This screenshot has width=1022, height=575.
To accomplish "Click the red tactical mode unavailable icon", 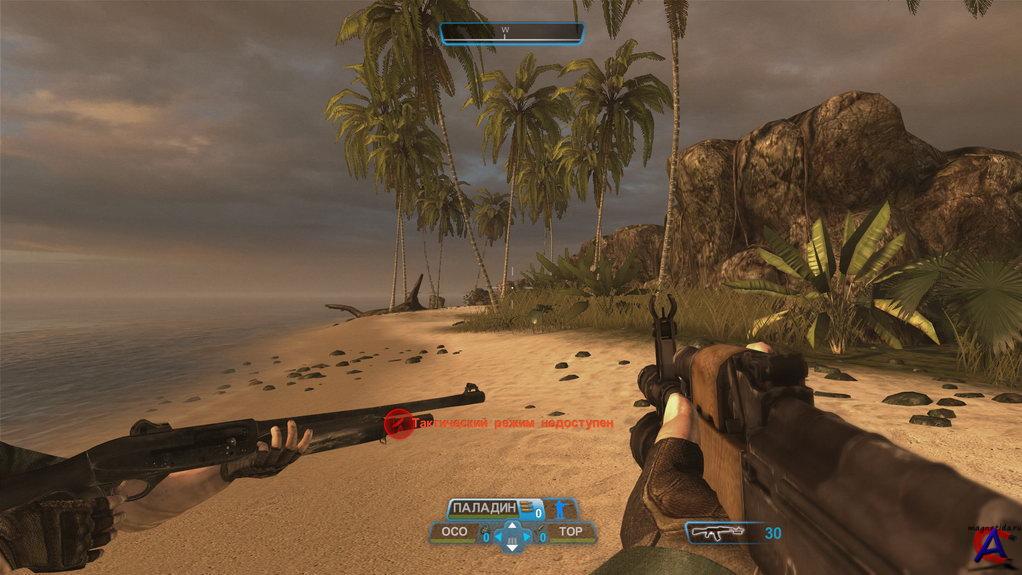I will click(398, 424).
